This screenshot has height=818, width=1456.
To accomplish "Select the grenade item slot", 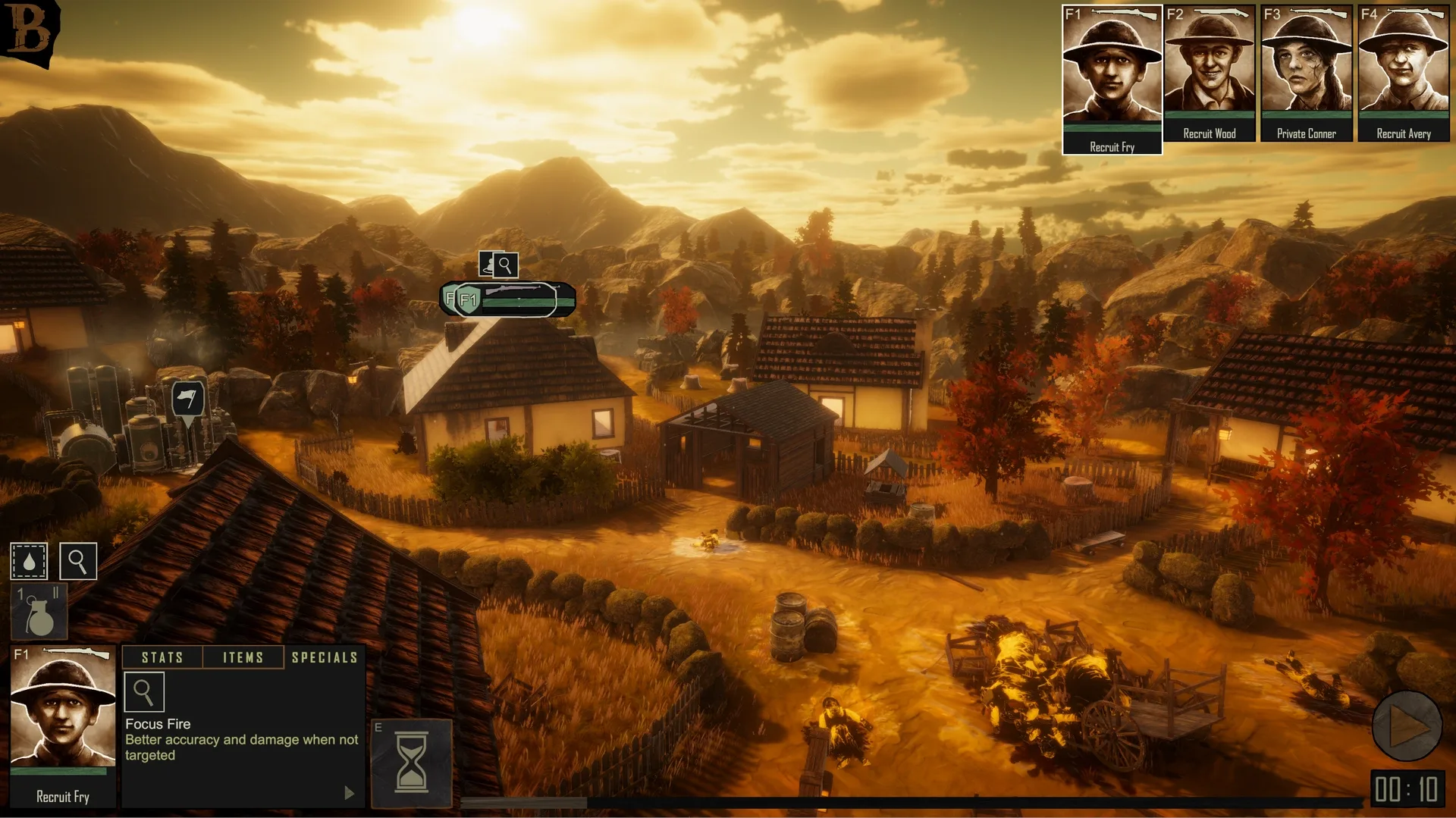I will (39, 612).
